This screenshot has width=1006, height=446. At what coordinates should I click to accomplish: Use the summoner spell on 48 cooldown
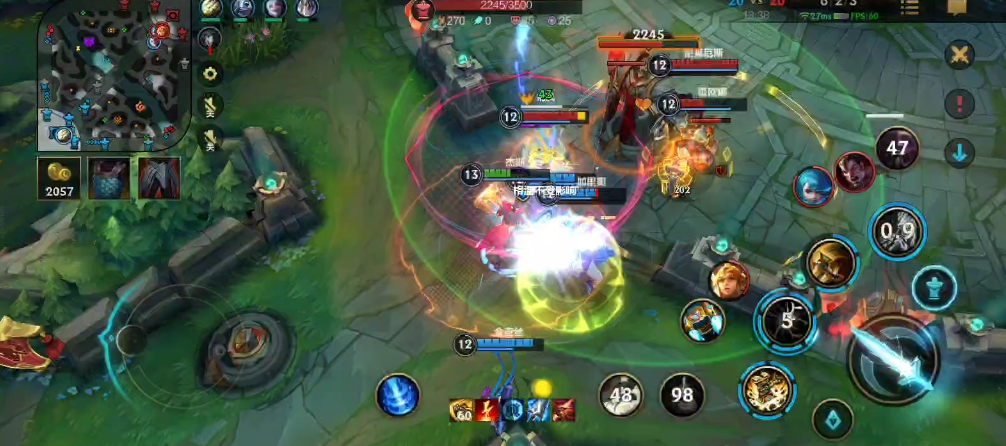coord(621,395)
